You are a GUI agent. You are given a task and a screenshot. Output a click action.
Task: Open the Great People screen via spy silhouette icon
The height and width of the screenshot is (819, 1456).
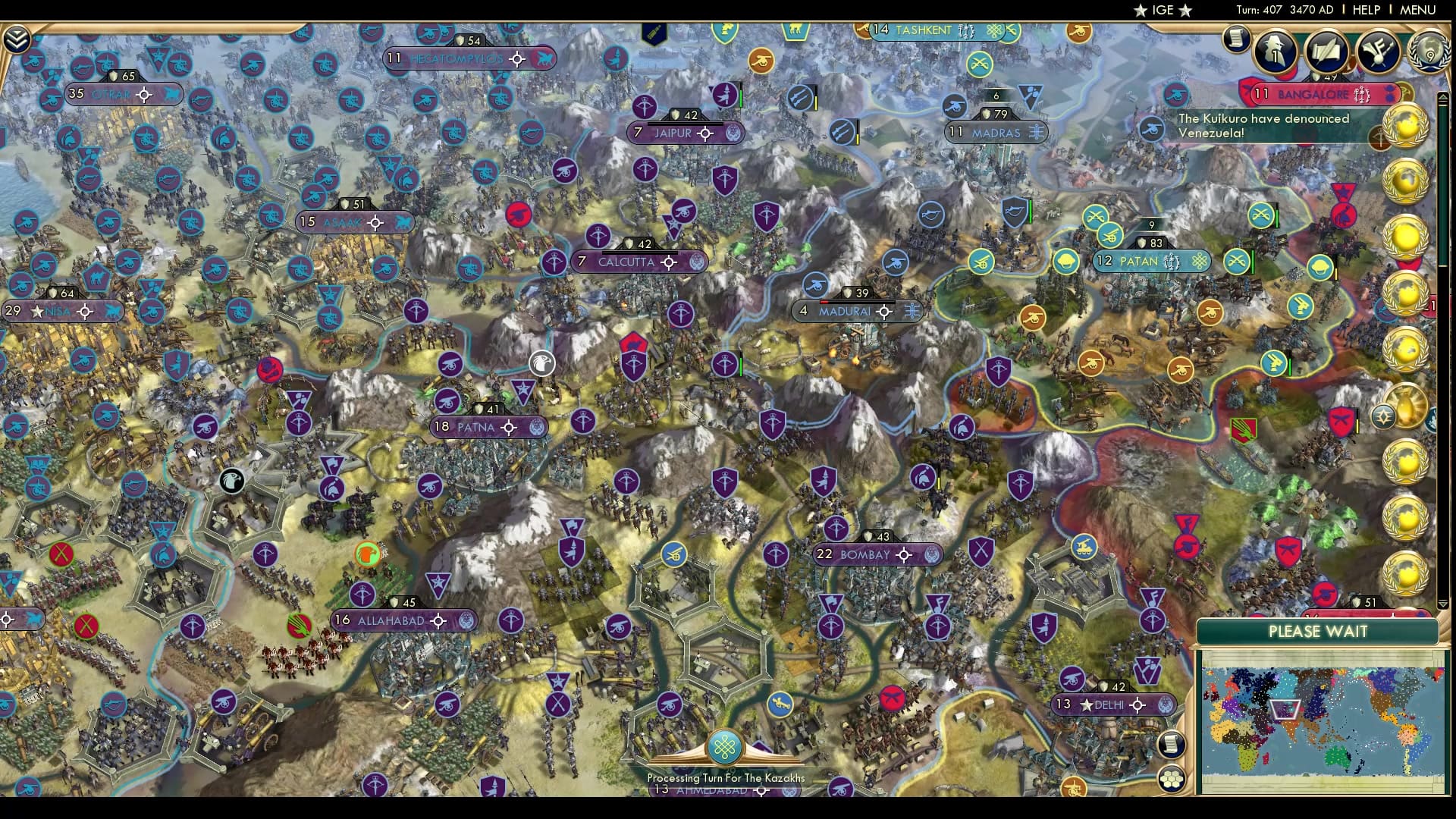1275,53
